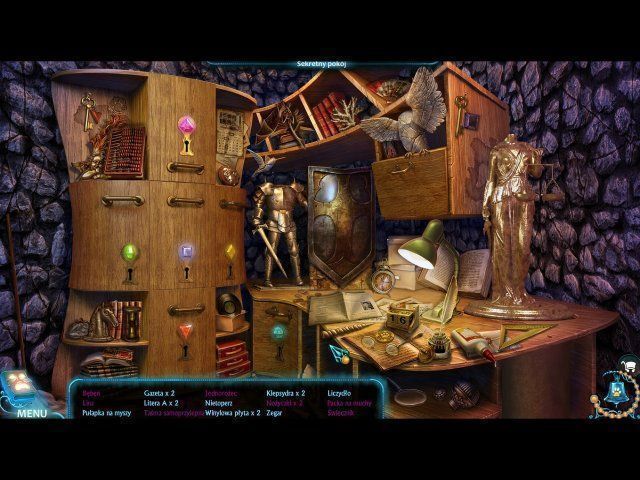Image resolution: width=640 pixels, height=480 pixels.
Task: Select "Klepsydra x 2" in the item list
Action: coord(285,393)
